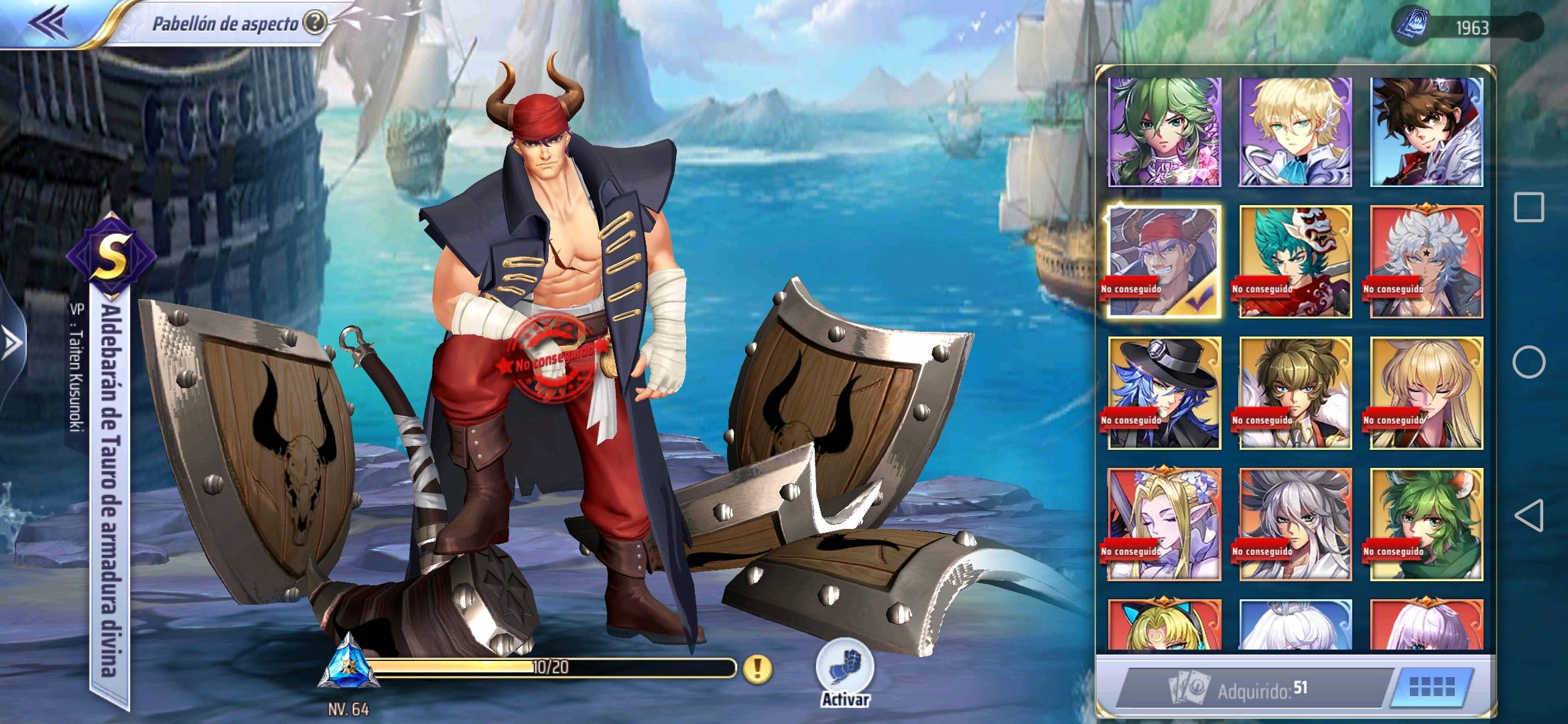
Task: Select the blue-haired skin with black fedora
Action: coord(1164,393)
